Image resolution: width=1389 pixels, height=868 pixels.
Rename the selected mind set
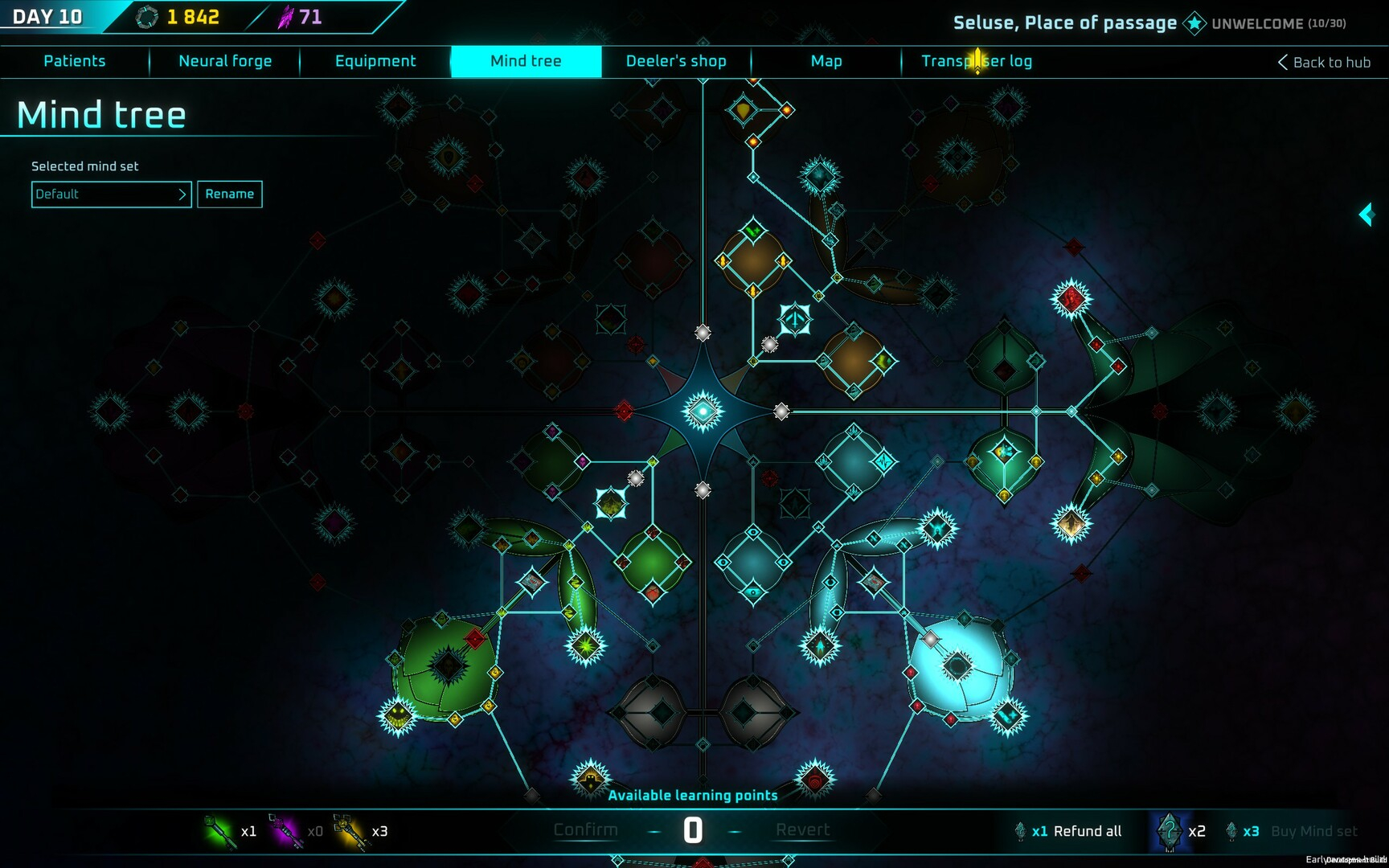230,194
